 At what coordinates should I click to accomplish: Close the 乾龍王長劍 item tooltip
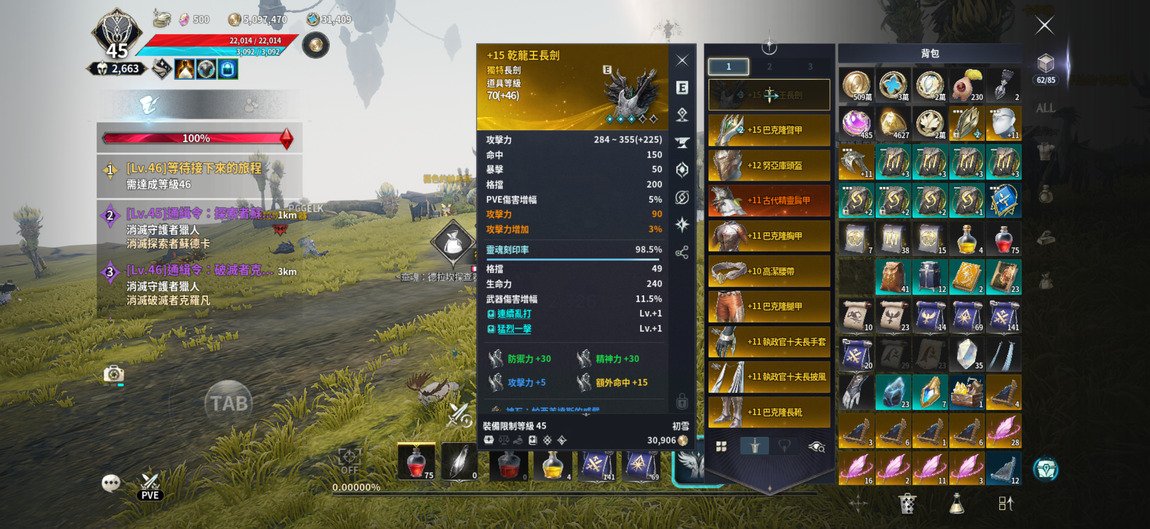pyautogui.click(x=682, y=60)
